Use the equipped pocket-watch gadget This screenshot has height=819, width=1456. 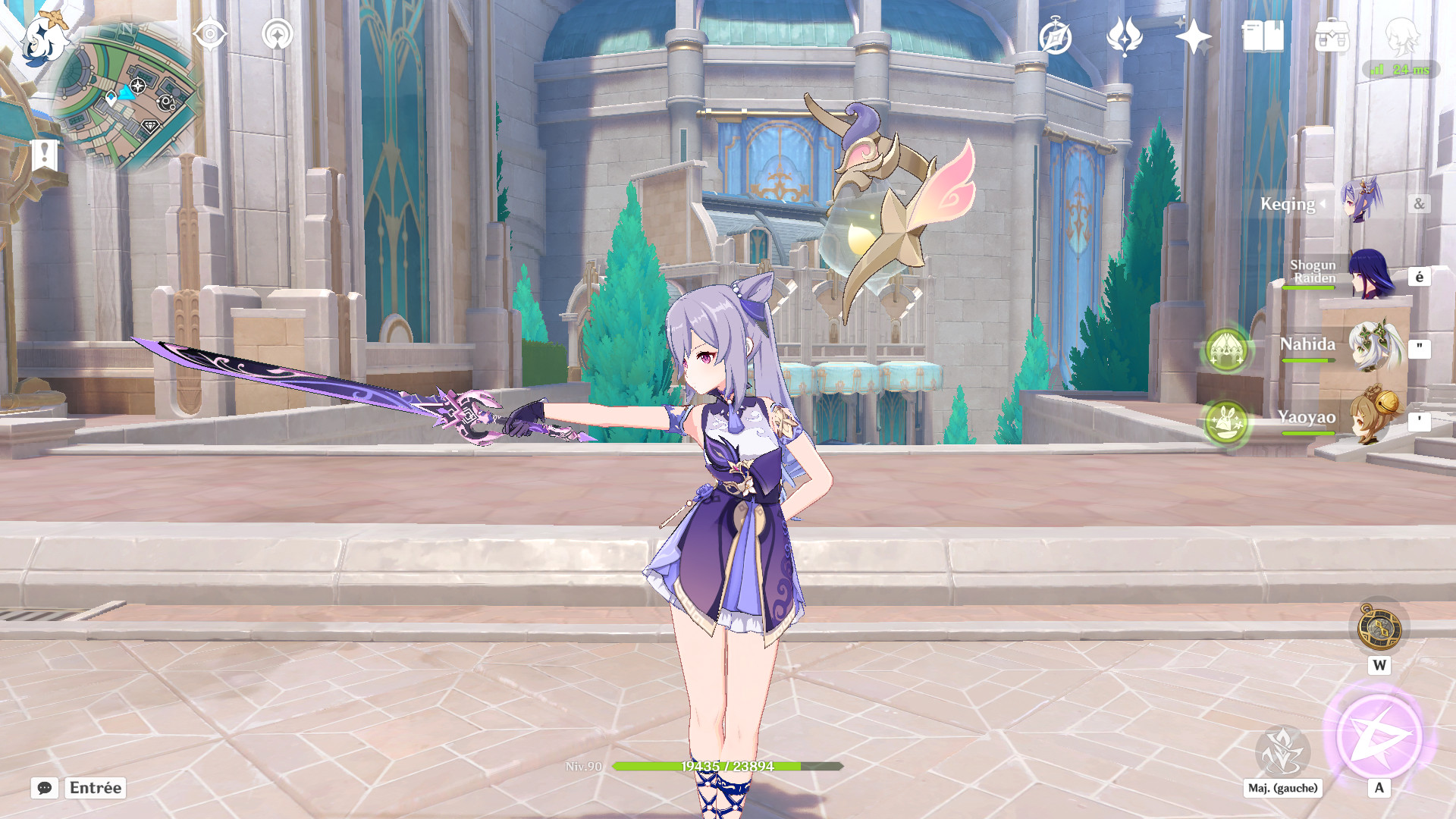(1377, 627)
